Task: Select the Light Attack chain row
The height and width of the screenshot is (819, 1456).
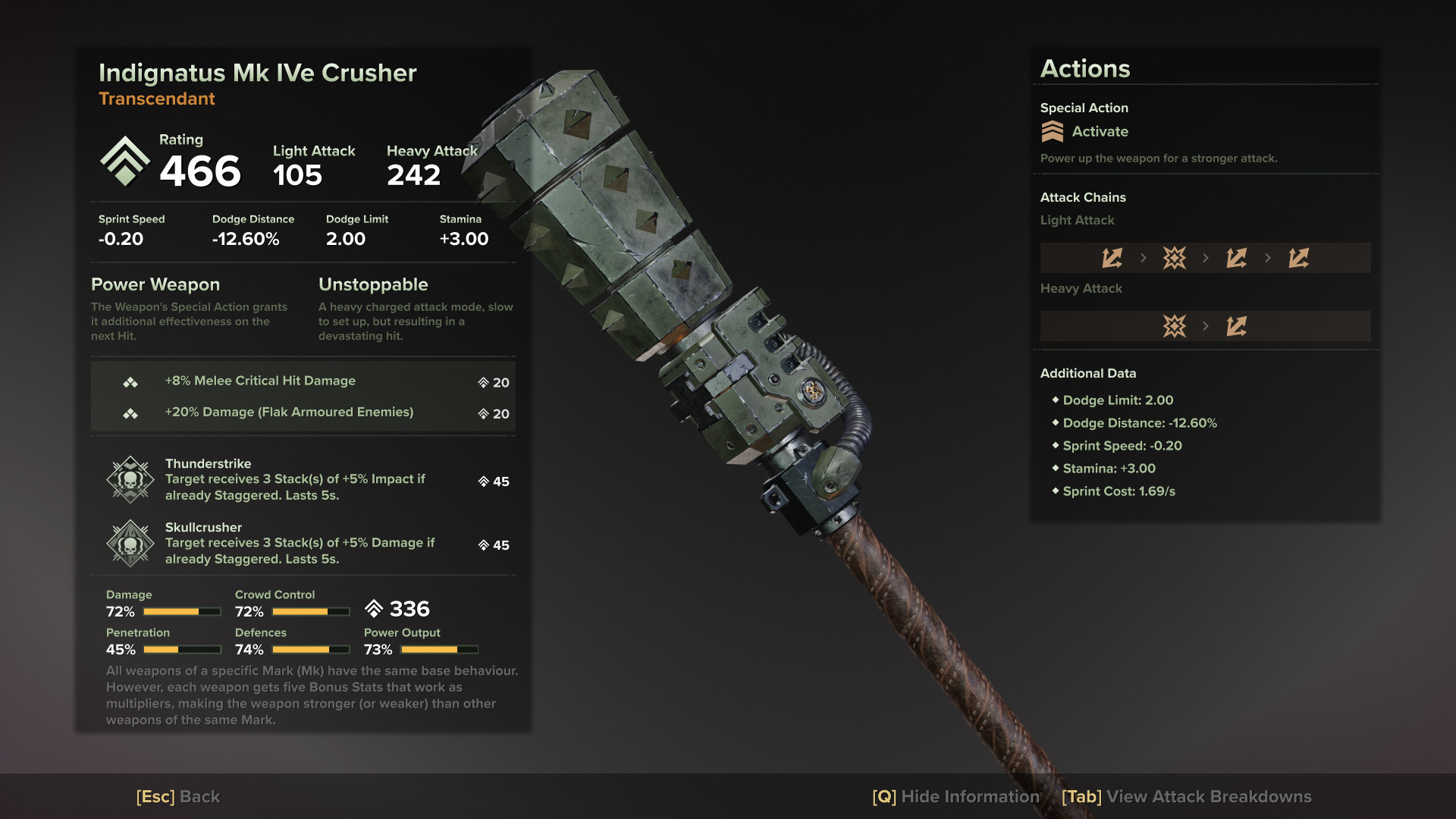Action: click(x=1205, y=258)
